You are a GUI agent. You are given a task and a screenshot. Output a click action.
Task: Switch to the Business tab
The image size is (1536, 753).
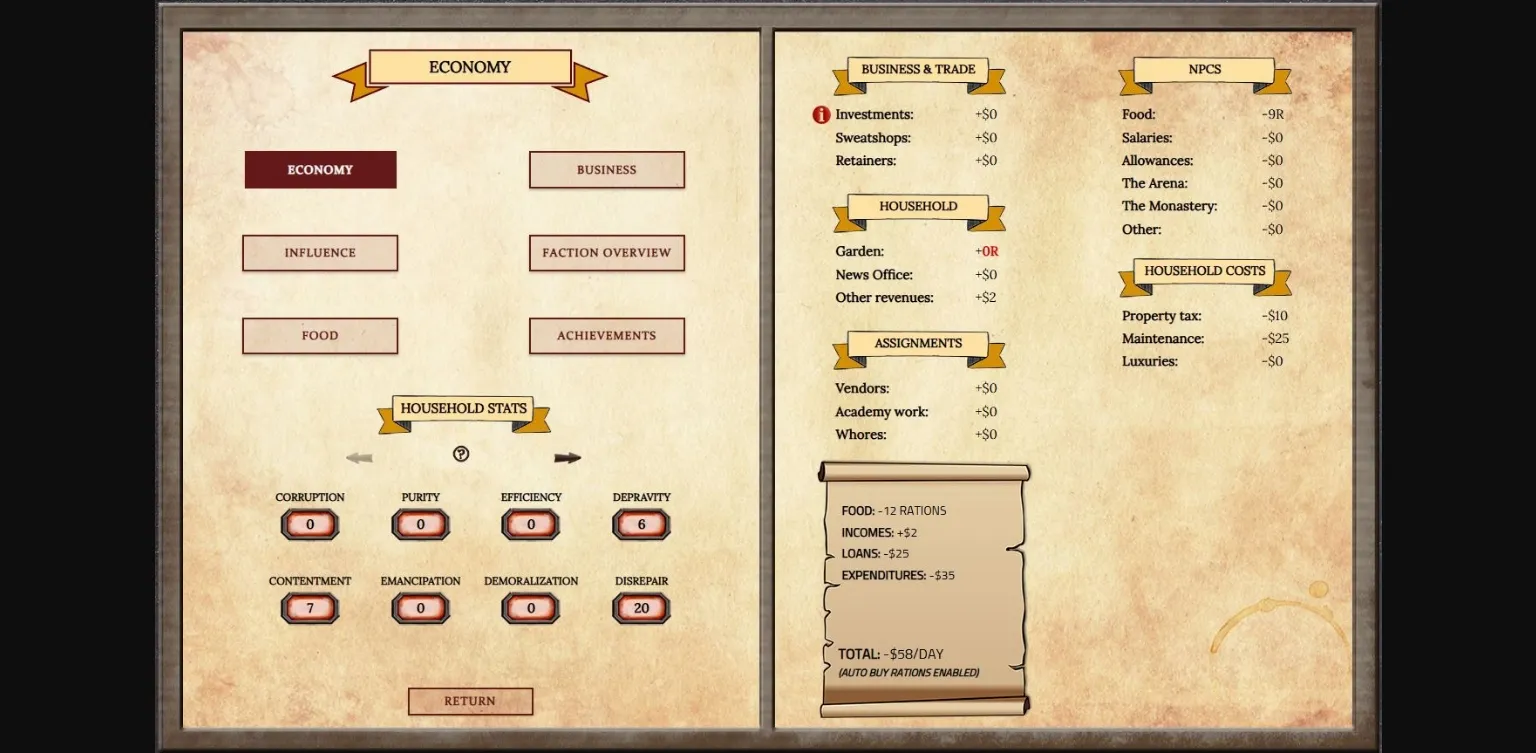606,169
